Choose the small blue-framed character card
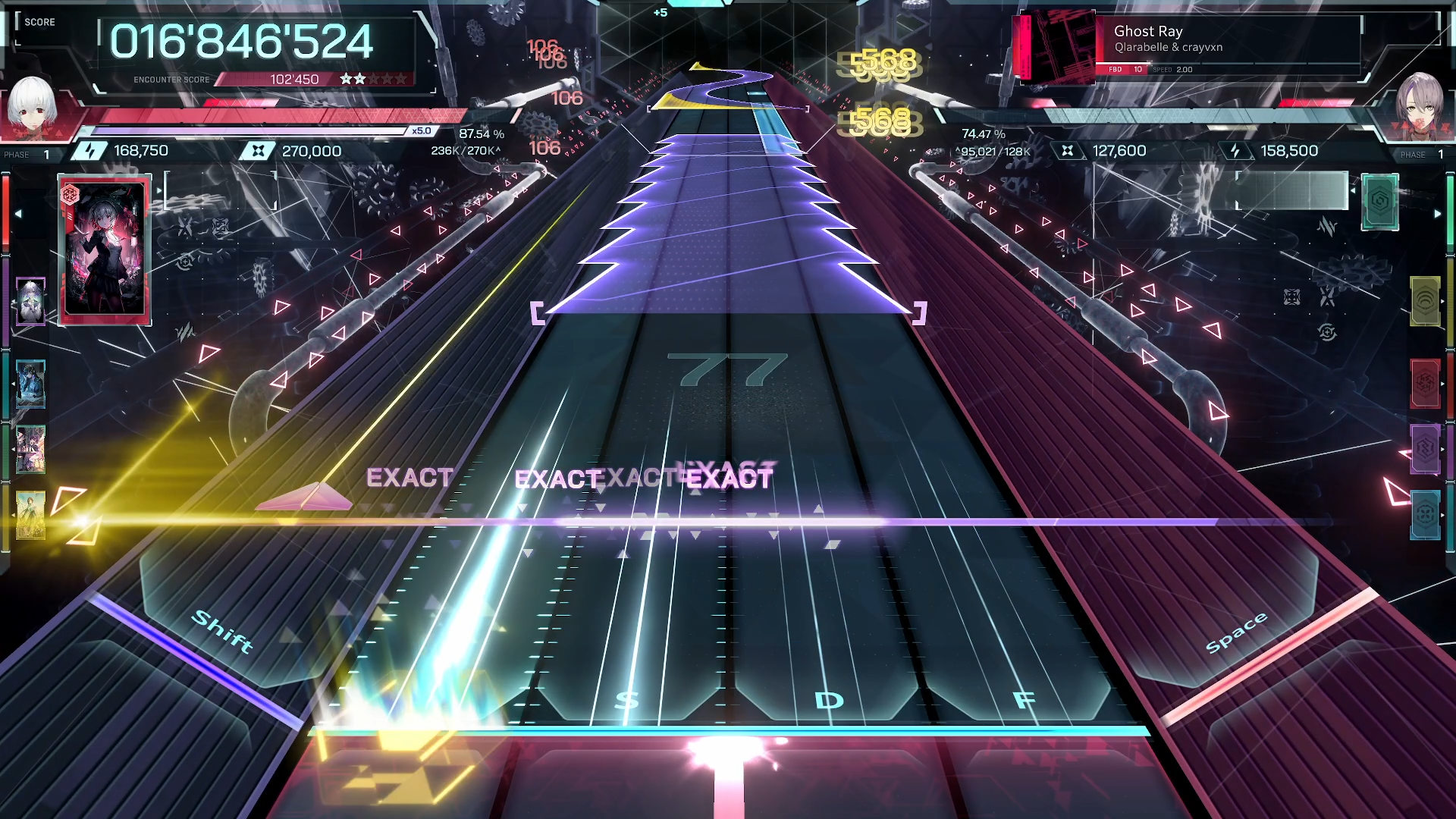Image resolution: width=1456 pixels, height=819 pixels. click(30, 384)
